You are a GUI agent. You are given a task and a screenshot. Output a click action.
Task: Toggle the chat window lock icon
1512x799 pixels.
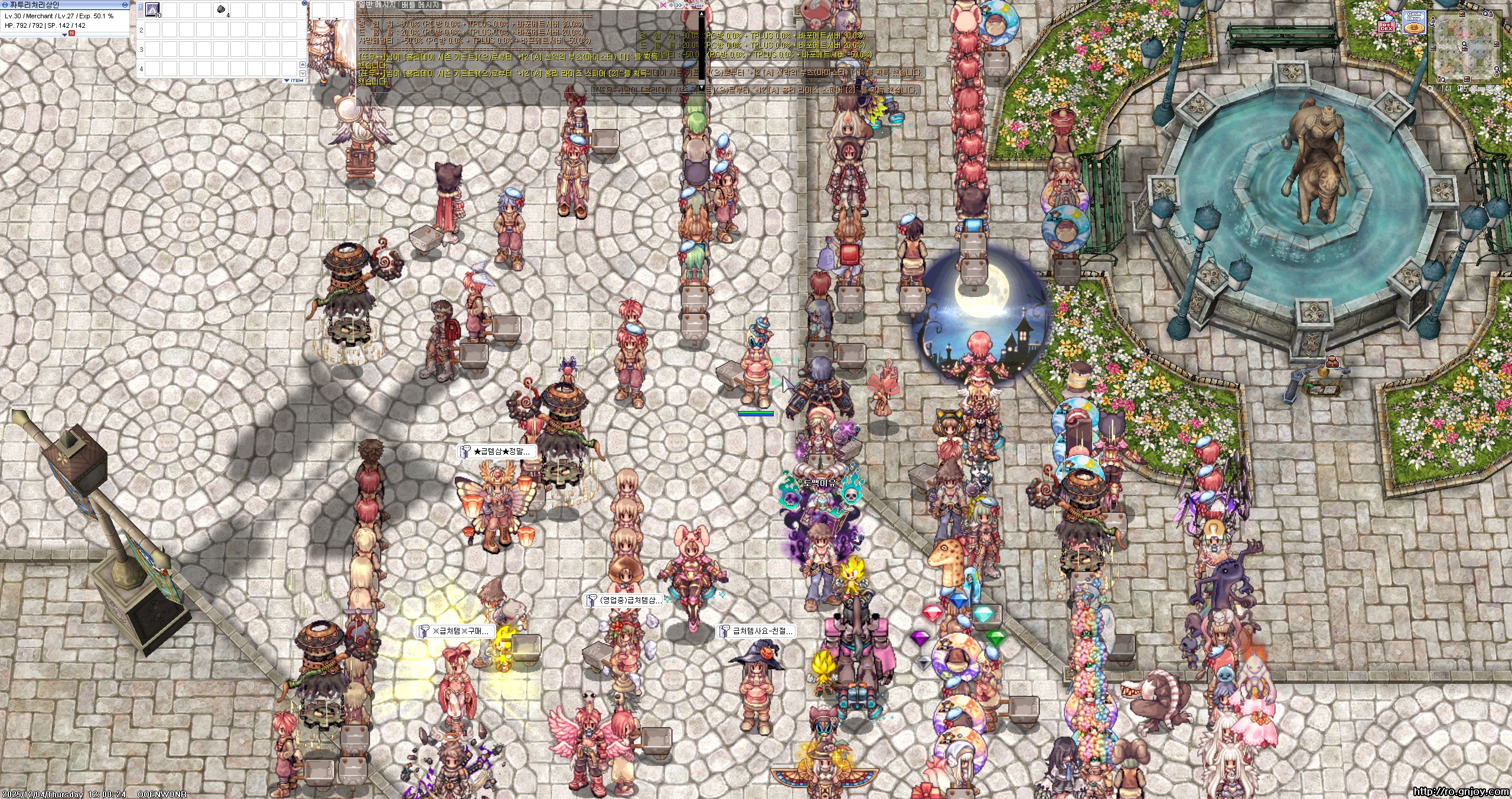point(700,5)
